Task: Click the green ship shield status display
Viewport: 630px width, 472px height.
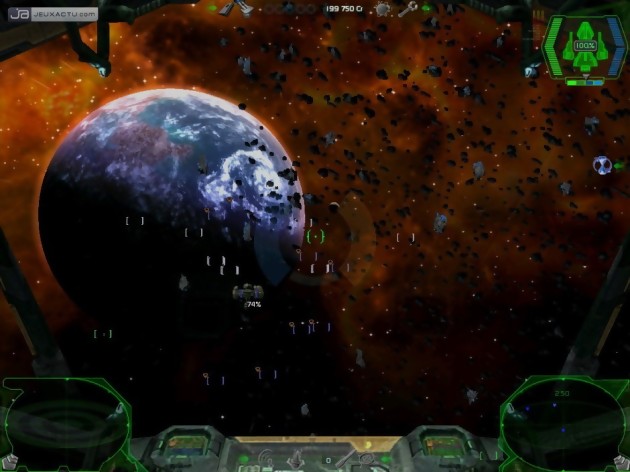Action: point(582,48)
